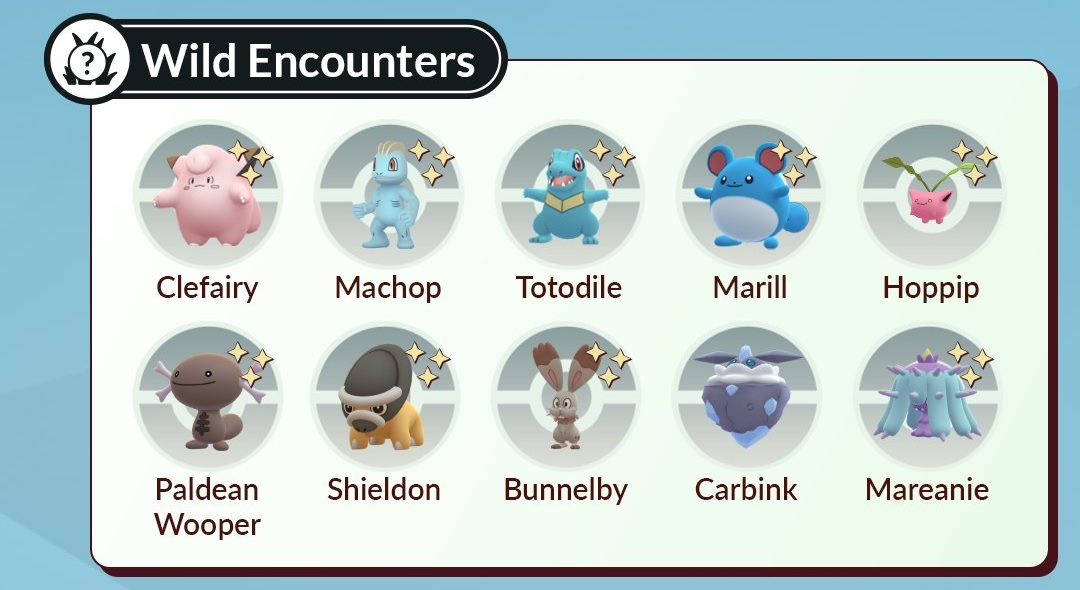Select the Hoppip encounter tile

[931, 196]
